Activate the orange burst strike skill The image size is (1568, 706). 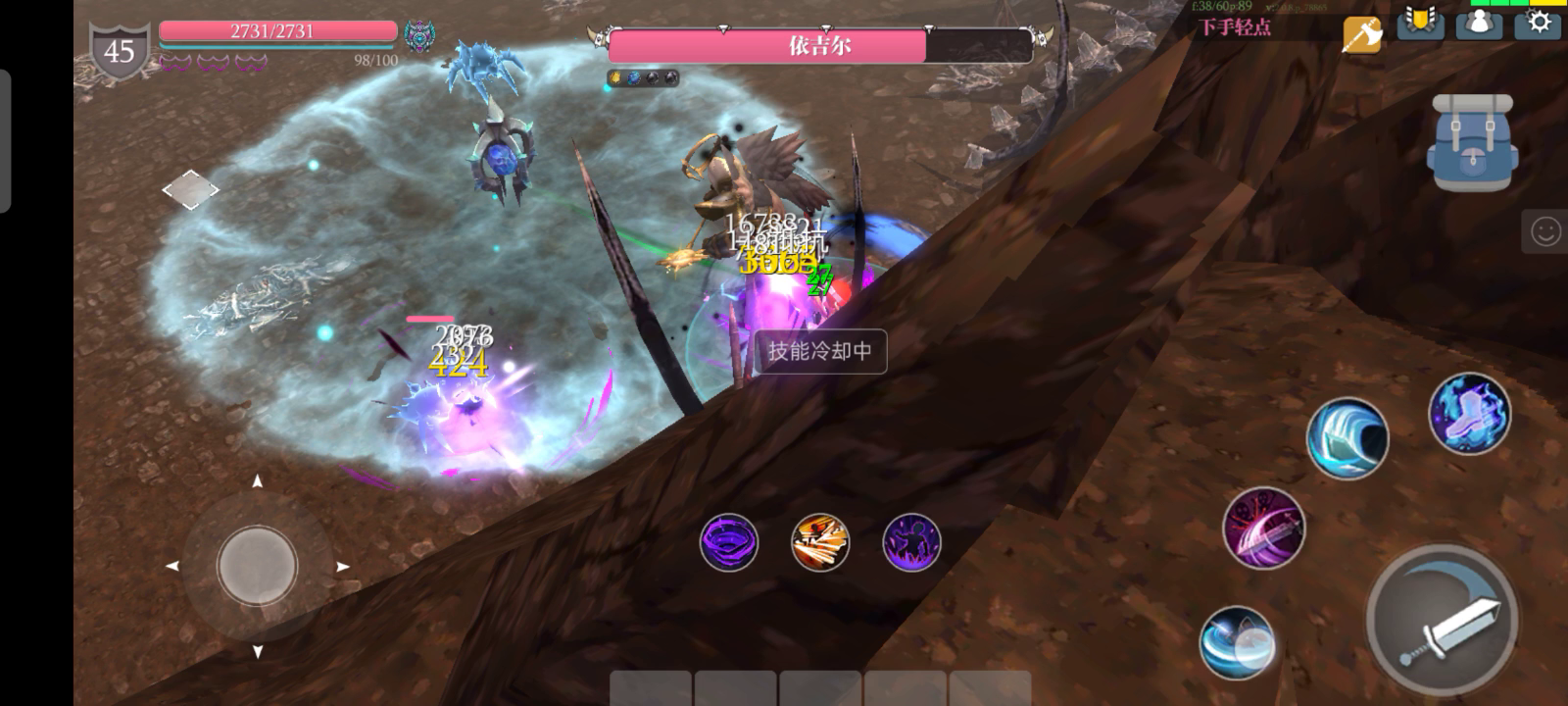pos(820,542)
